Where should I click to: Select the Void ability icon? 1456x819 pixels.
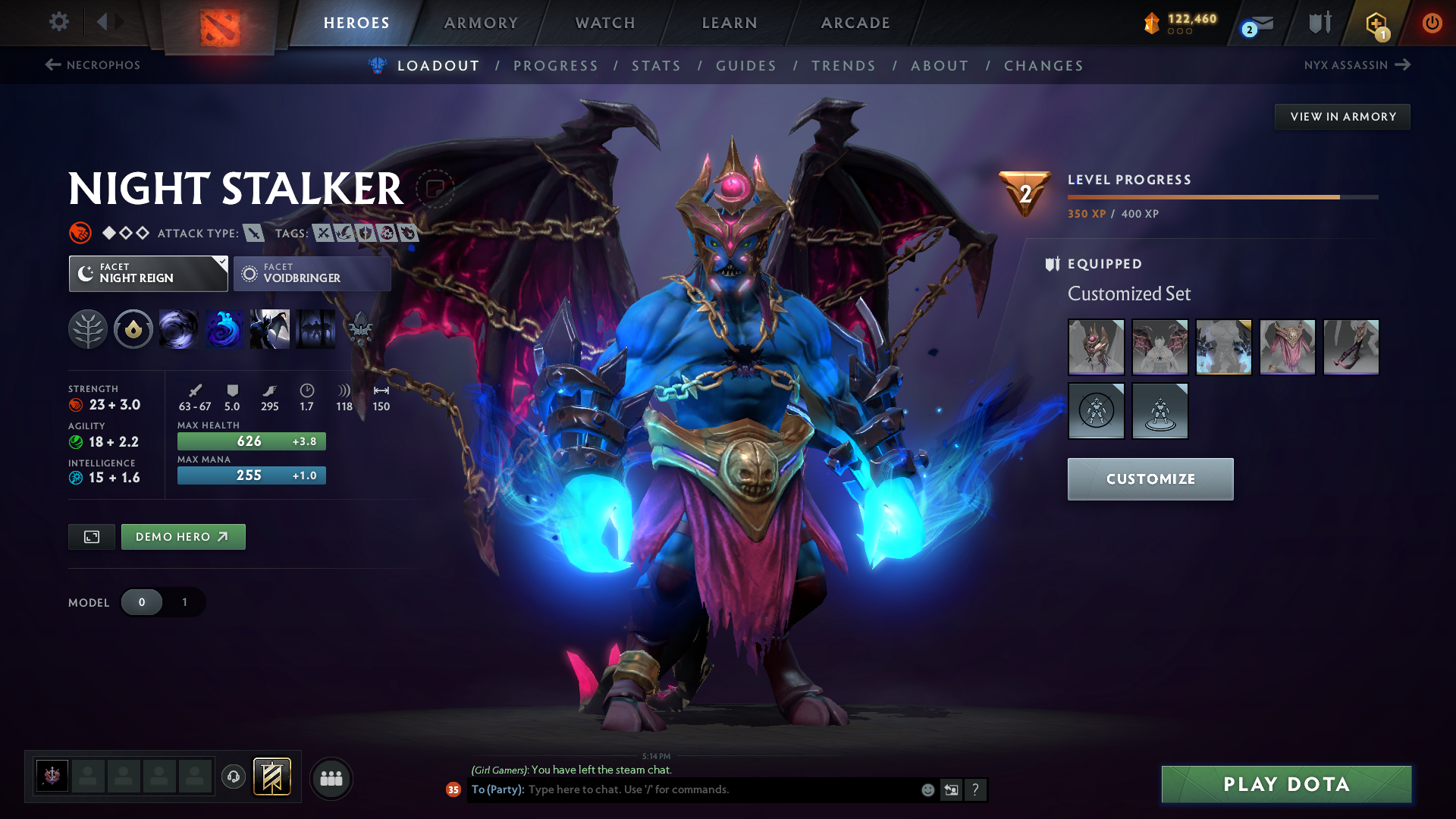[179, 329]
